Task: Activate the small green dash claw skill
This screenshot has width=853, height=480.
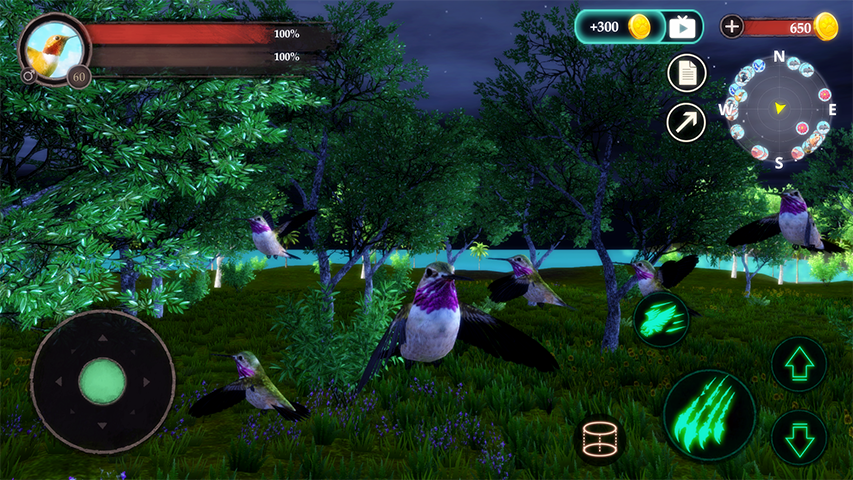Action: (661, 319)
